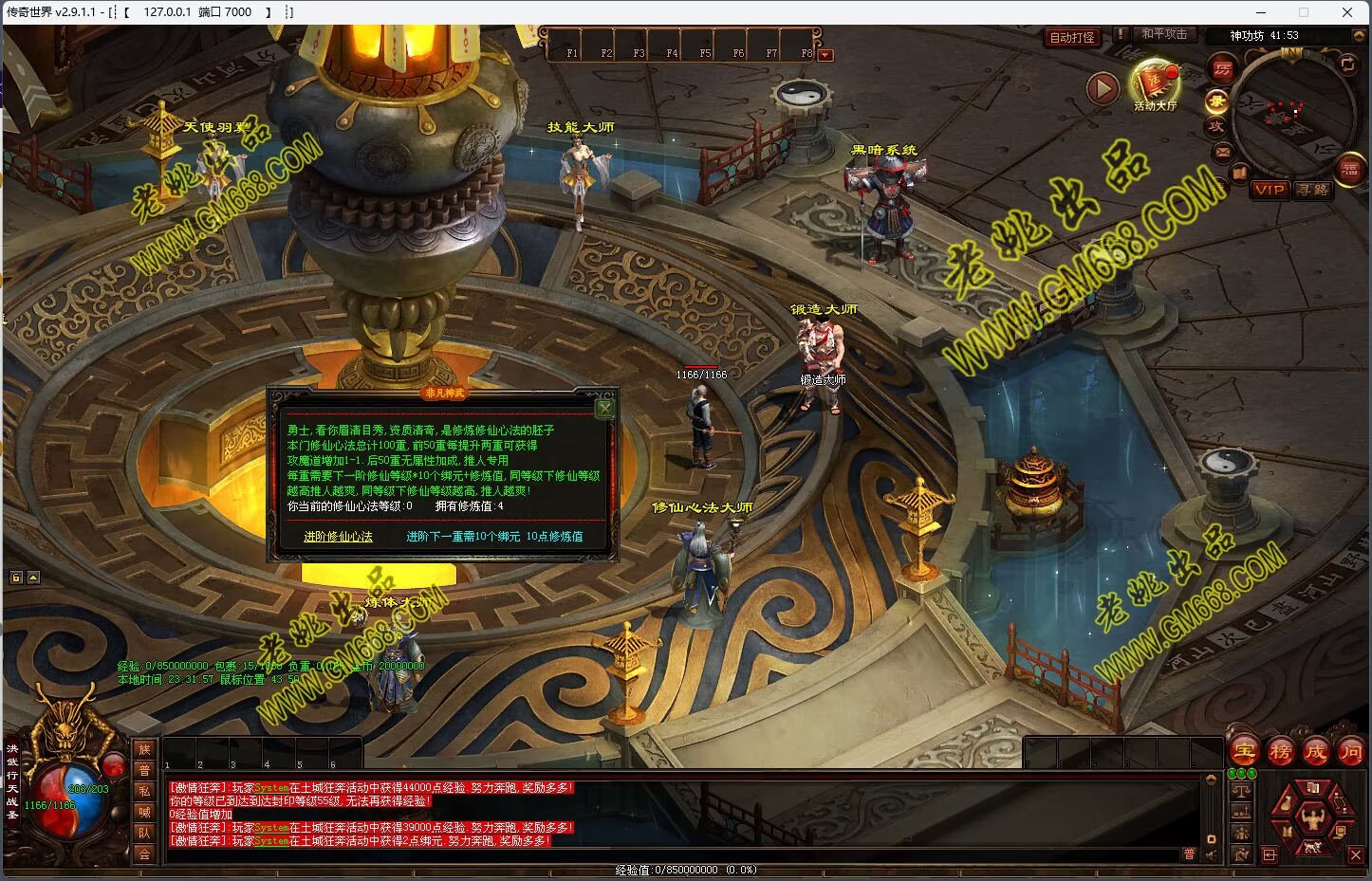Maximize the game window
This screenshot has height=881, width=1372.
(x=1304, y=12)
